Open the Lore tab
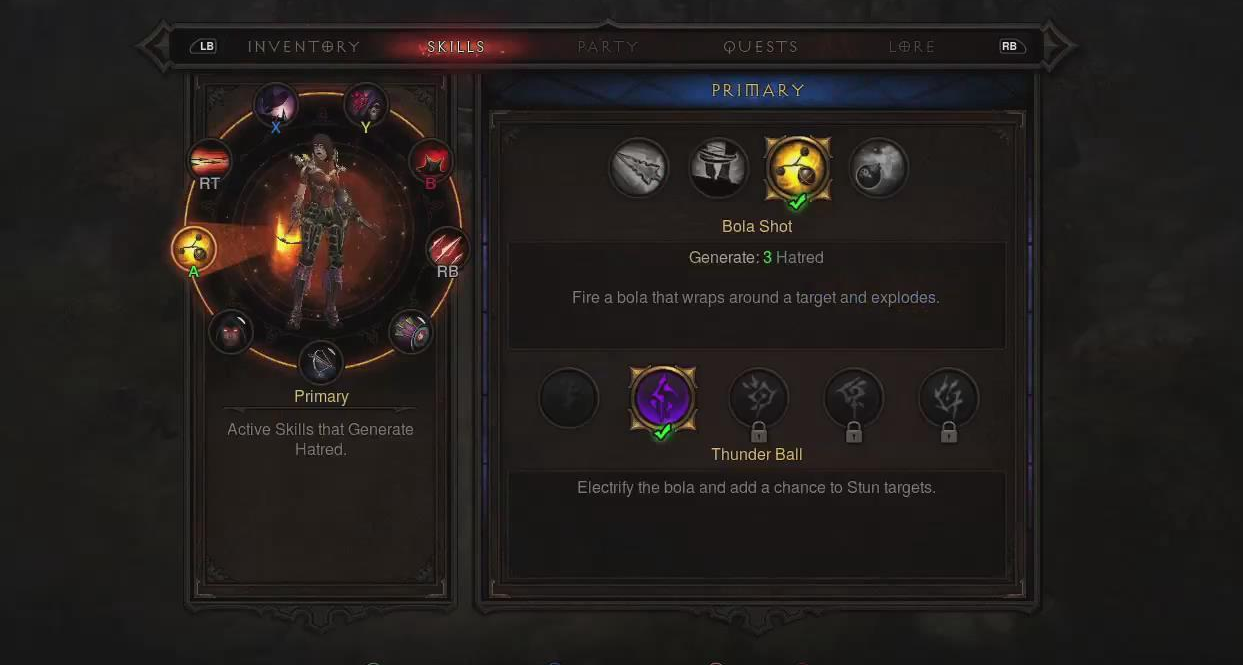The image size is (1243, 665). (x=912, y=46)
